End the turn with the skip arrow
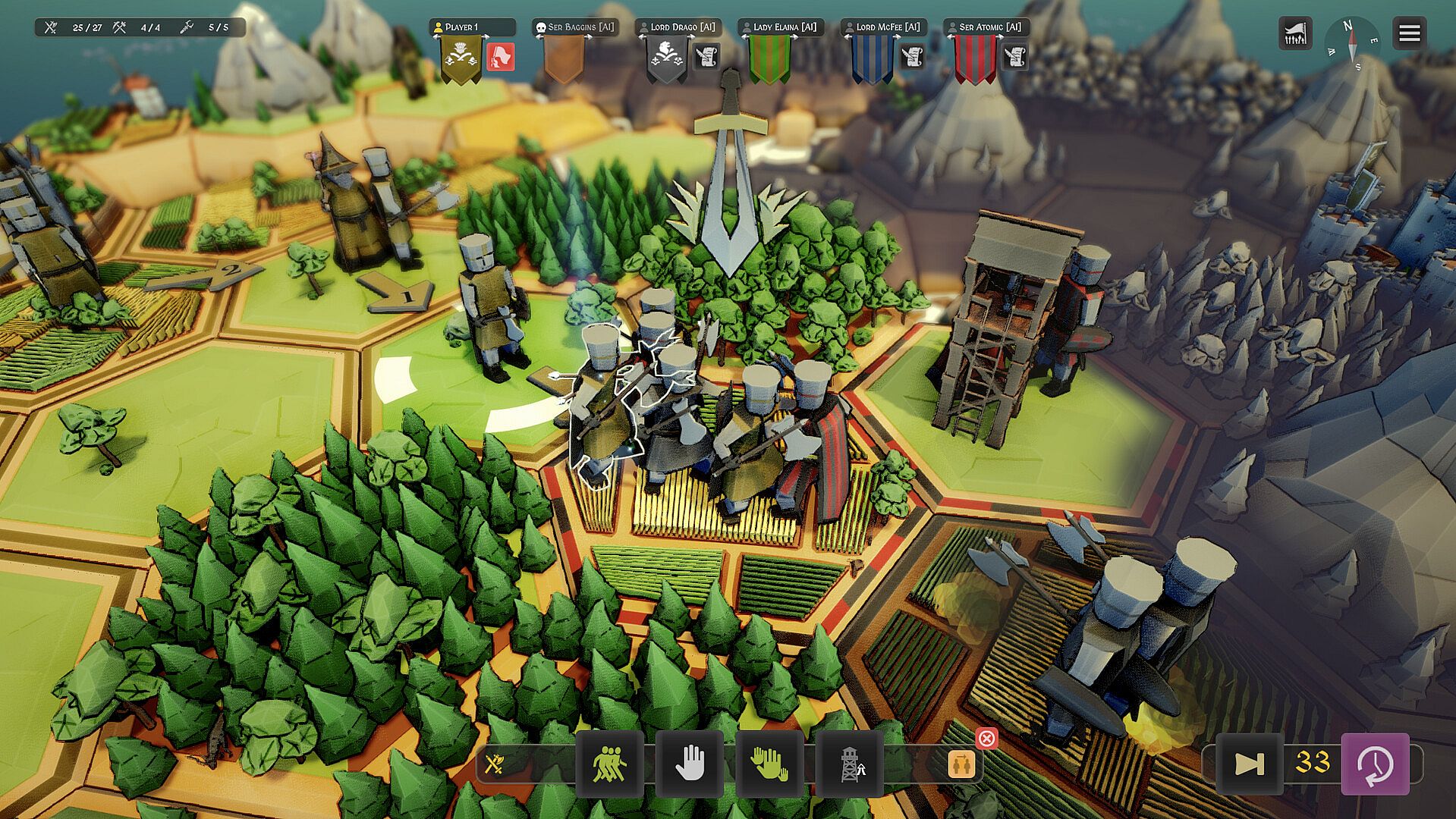1456x819 pixels. [x=1249, y=764]
